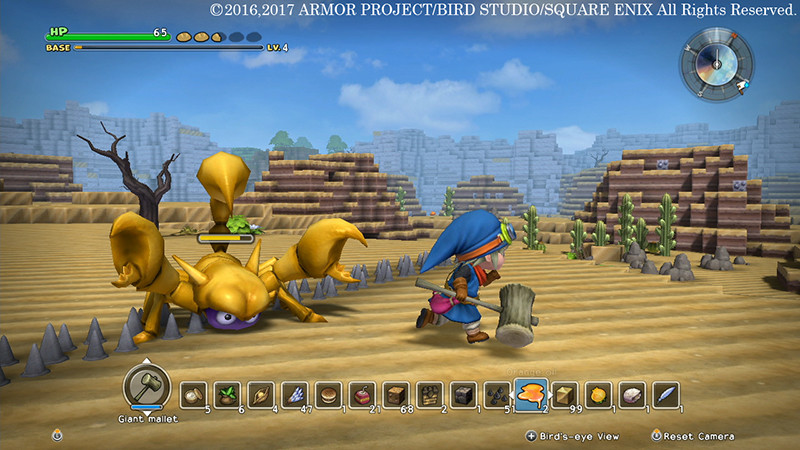
Task: Select the burger food item slot
Action: [x=328, y=394]
